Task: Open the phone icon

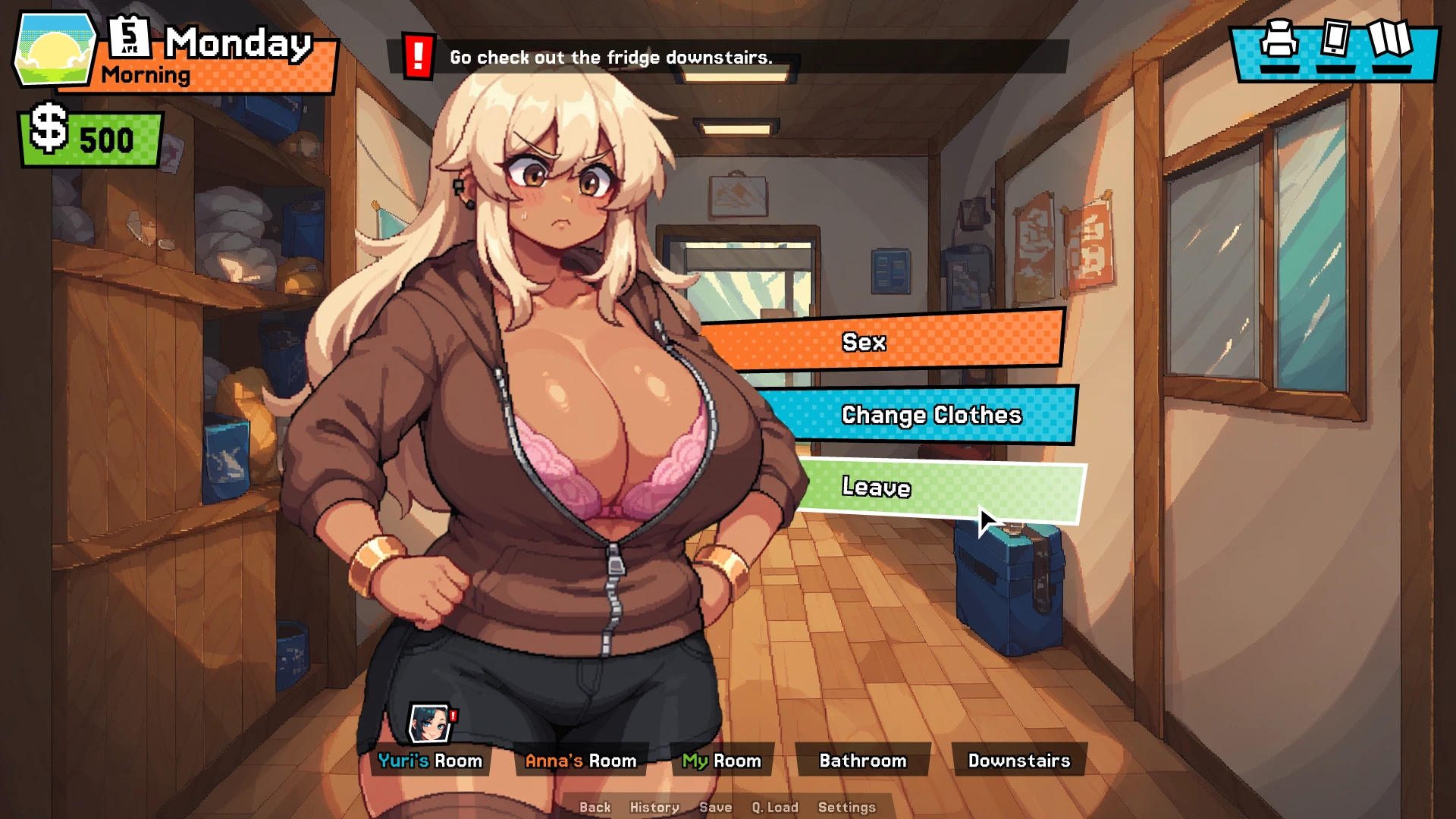Action: tap(1335, 38)
